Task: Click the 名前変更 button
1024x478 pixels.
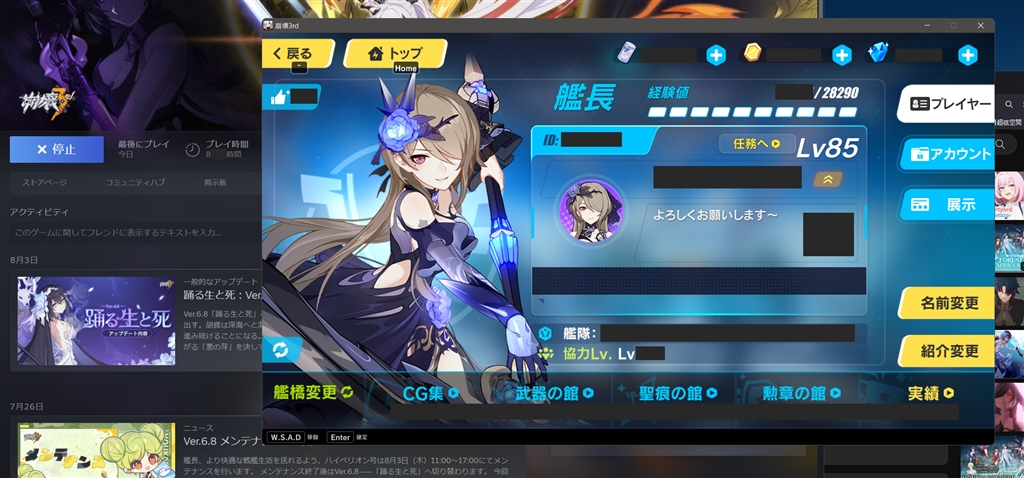Action: click(946, 303)
